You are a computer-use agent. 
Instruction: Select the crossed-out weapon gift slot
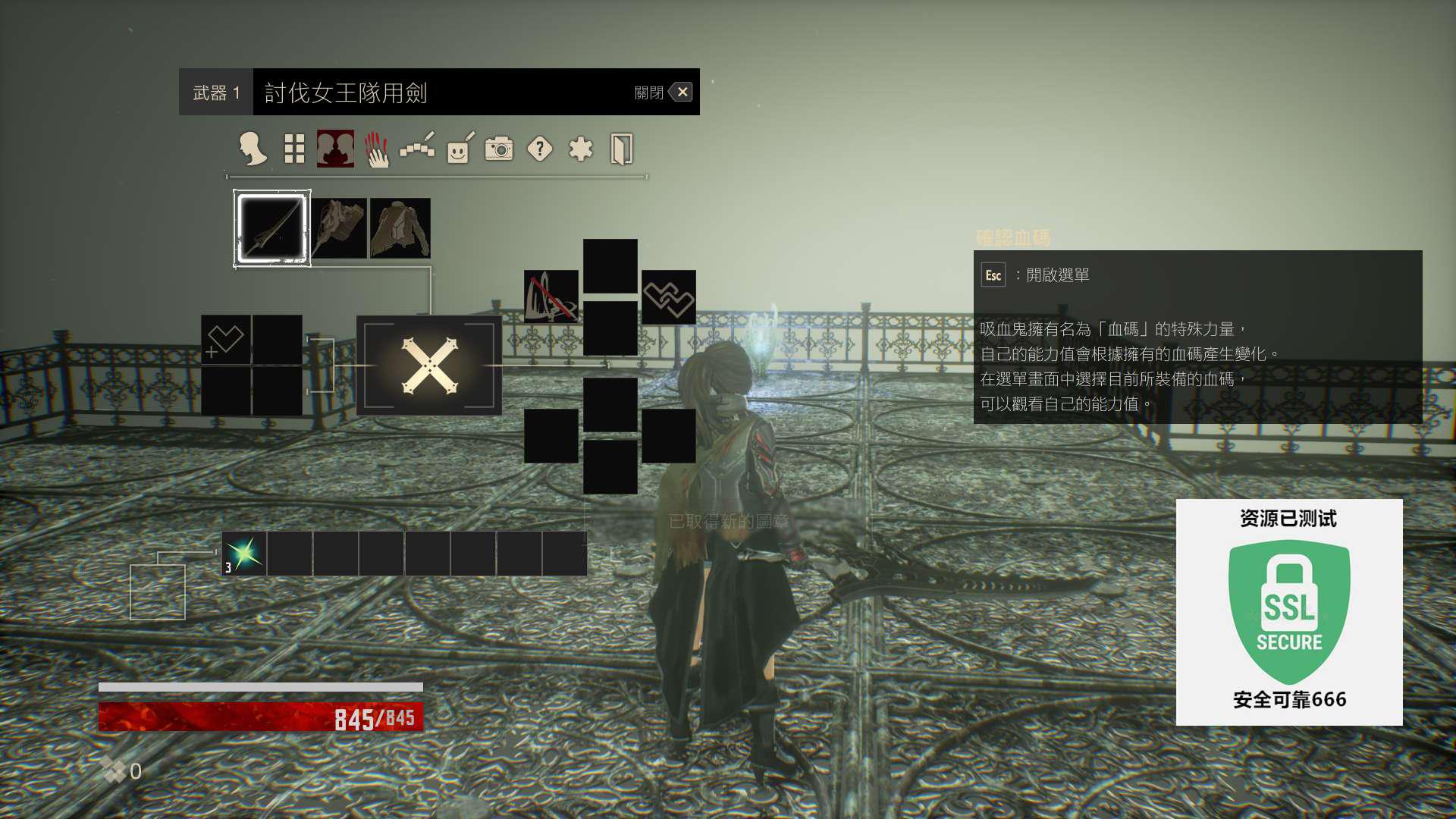(551, 297)
